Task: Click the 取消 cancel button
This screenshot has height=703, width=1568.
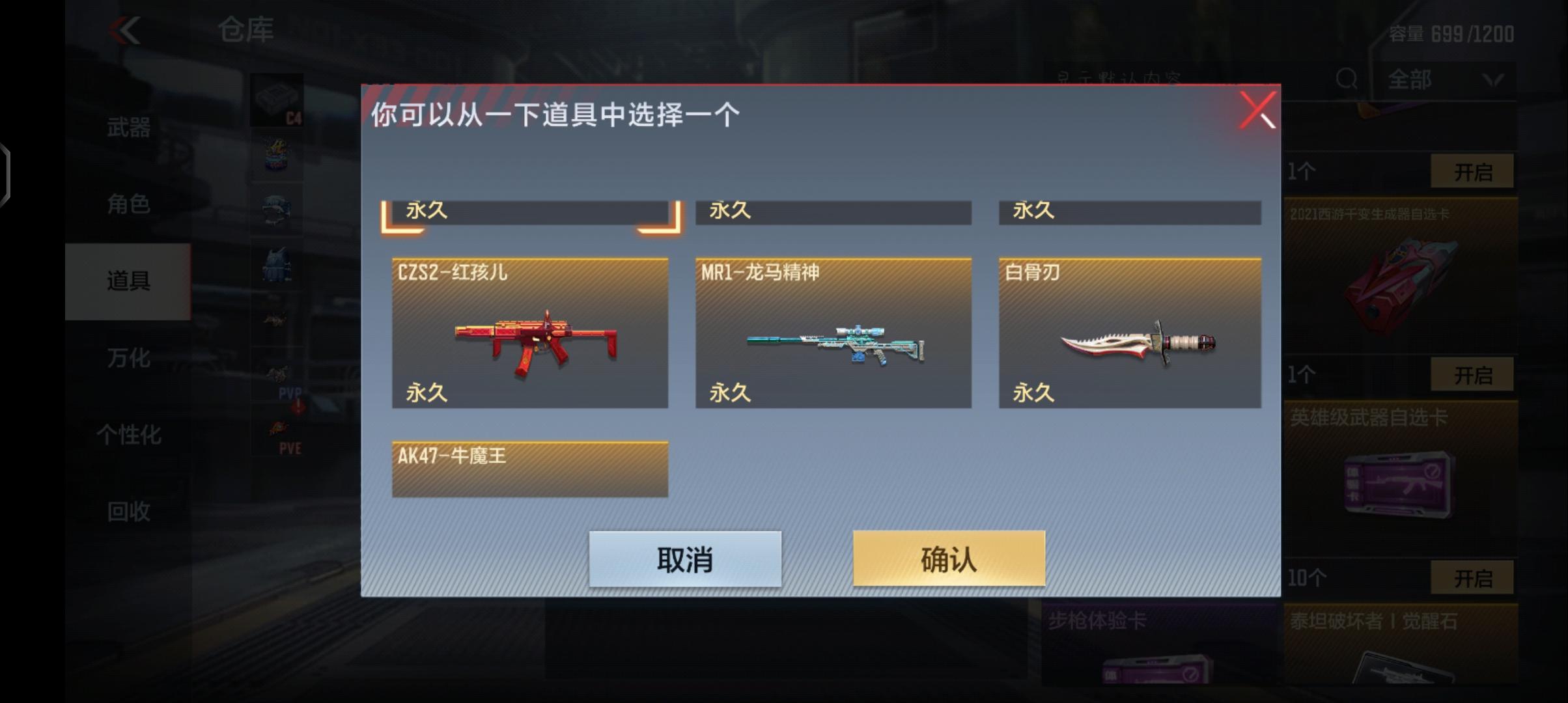Action: (686, 557)
